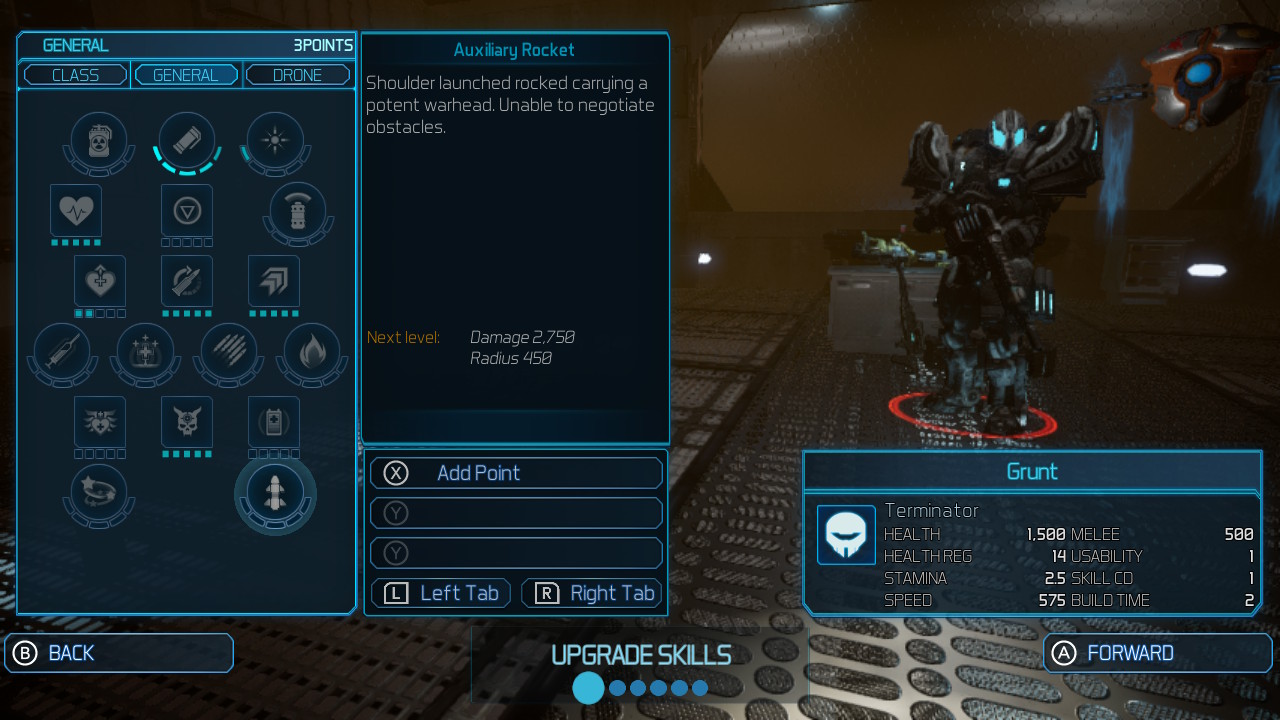Click FORWARD to continue

1157,652
